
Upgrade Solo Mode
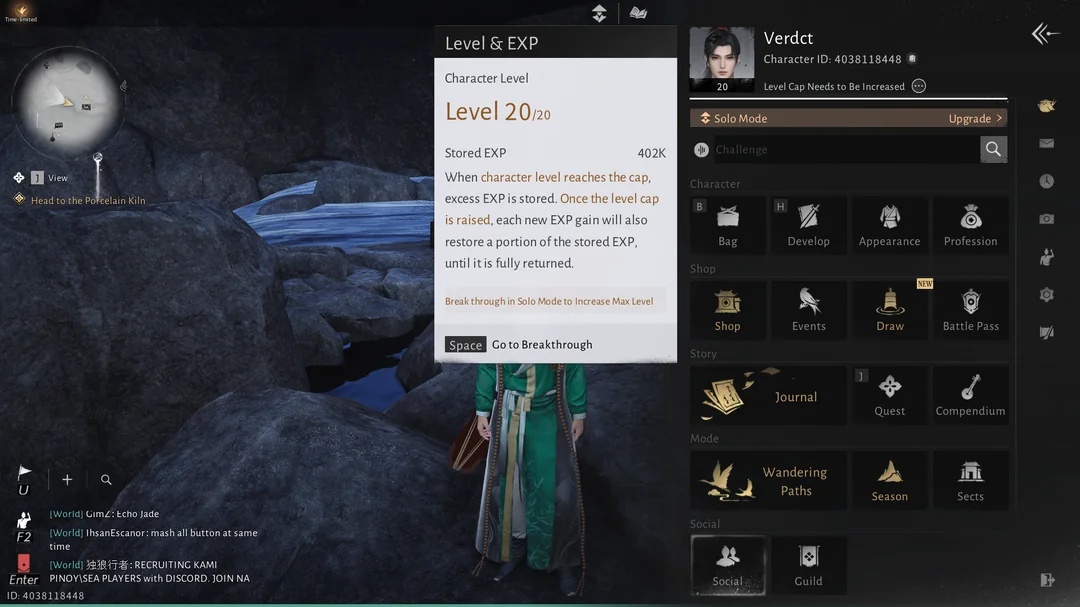[974, 118]
